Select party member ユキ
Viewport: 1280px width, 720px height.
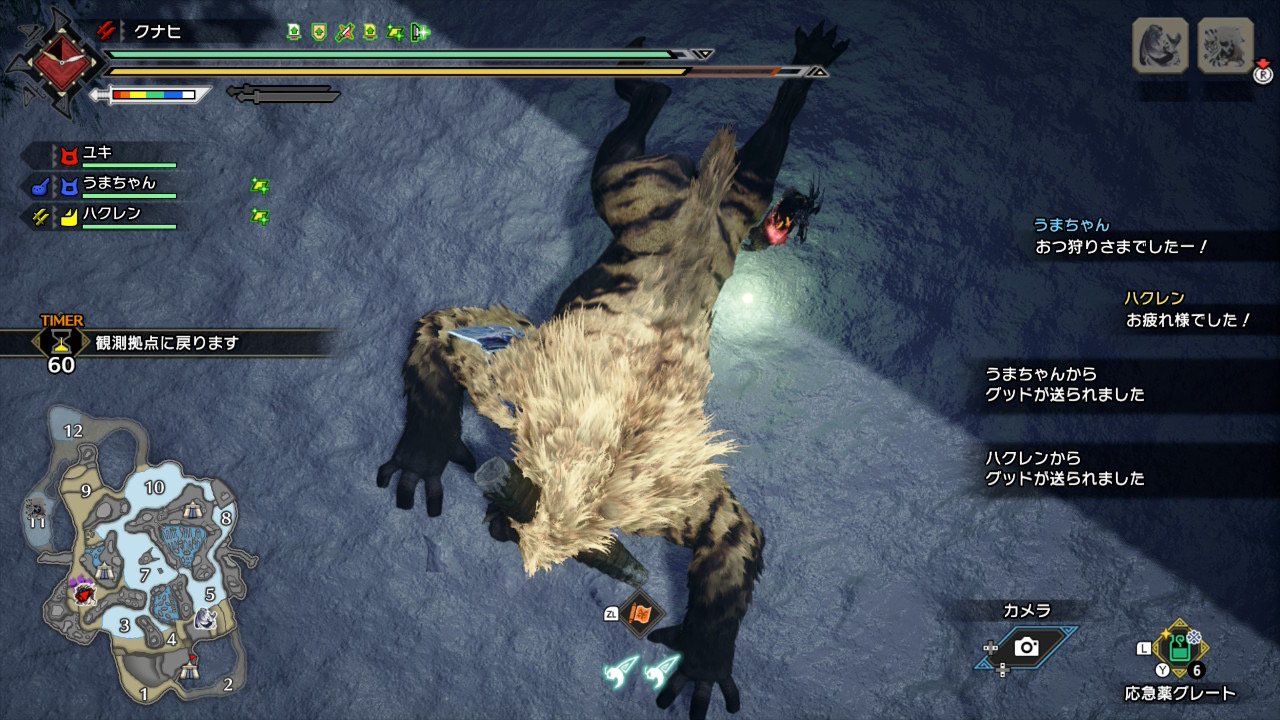98,154
